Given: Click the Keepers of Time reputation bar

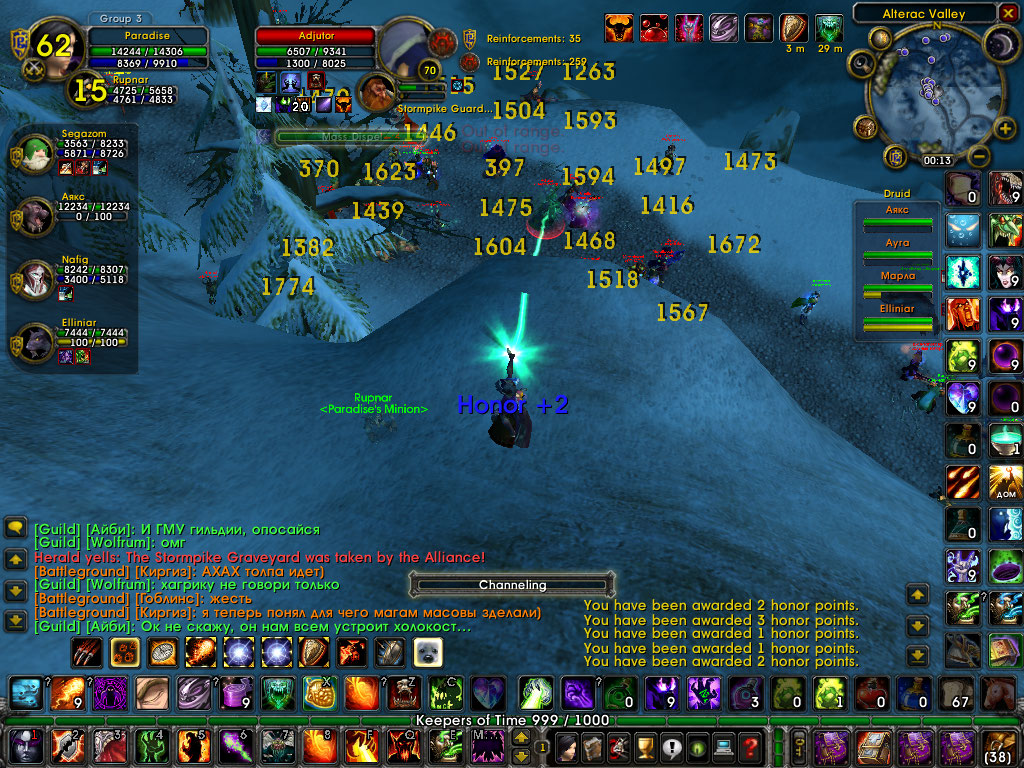Looking at the screenshot, I should click(512, 720).
